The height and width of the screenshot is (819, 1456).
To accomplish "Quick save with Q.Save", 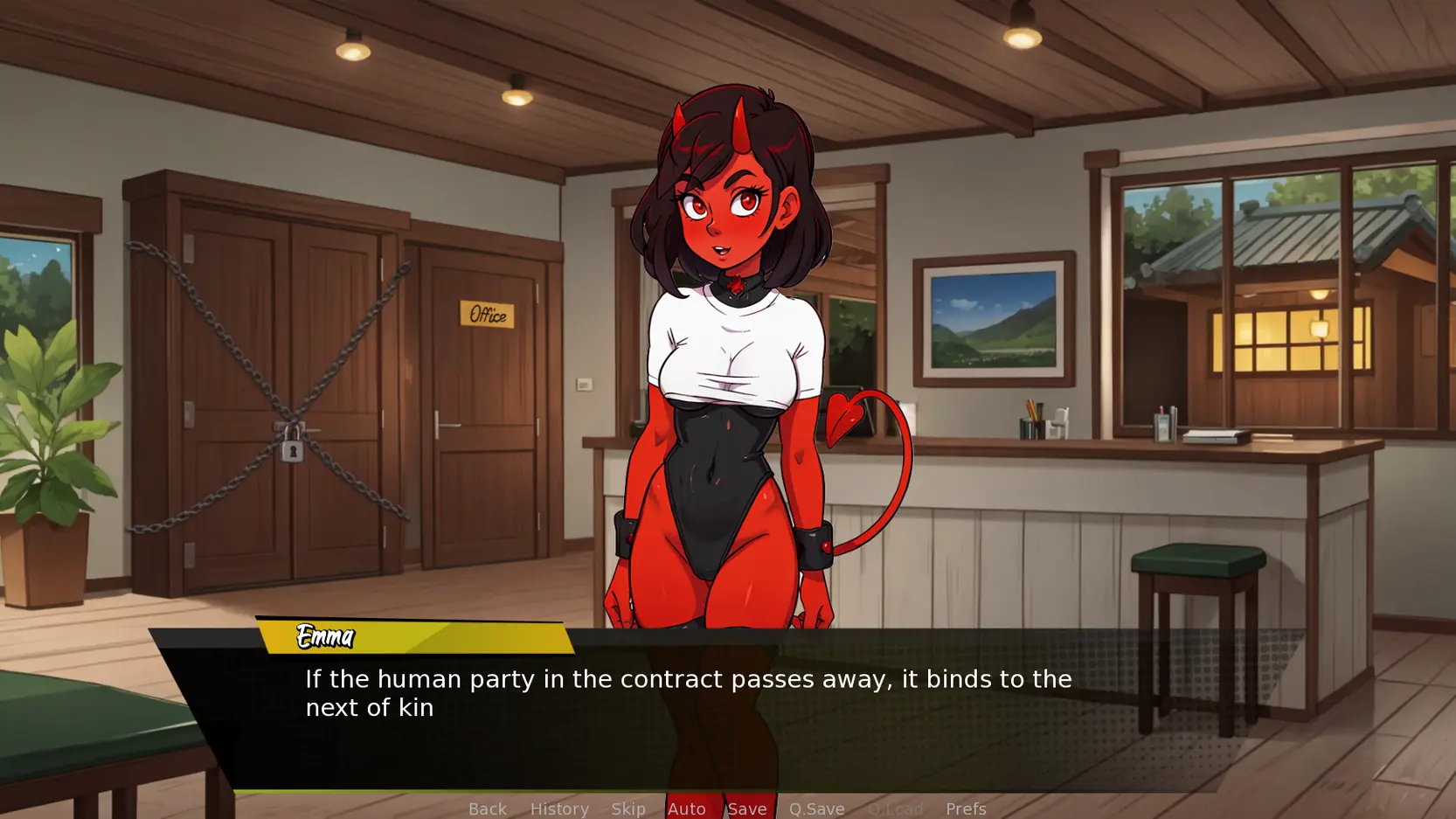I will point(816,809).
